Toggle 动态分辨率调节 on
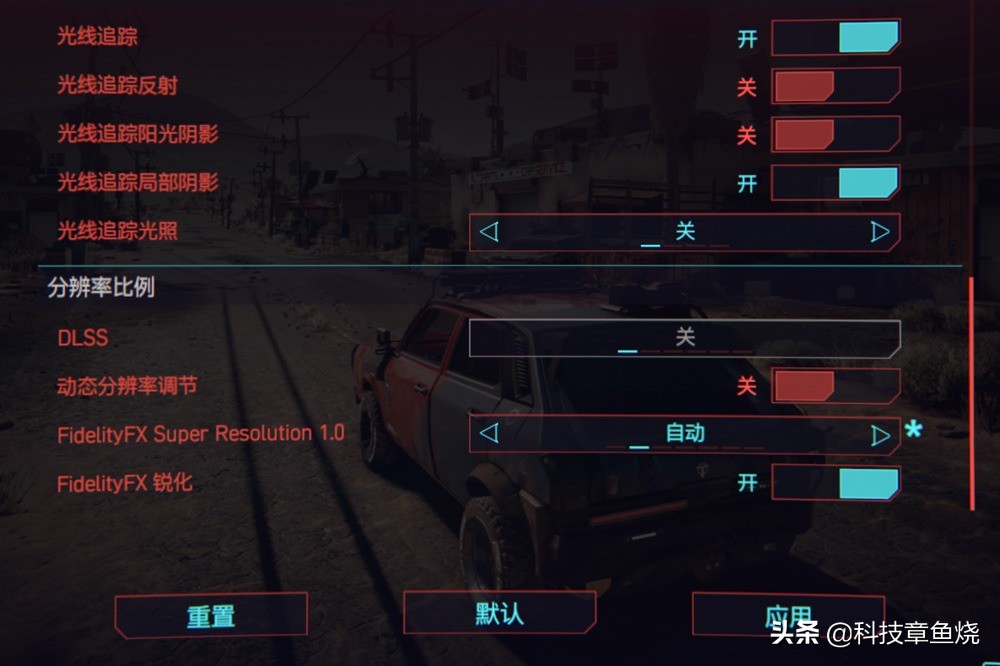 pos(835,386)
